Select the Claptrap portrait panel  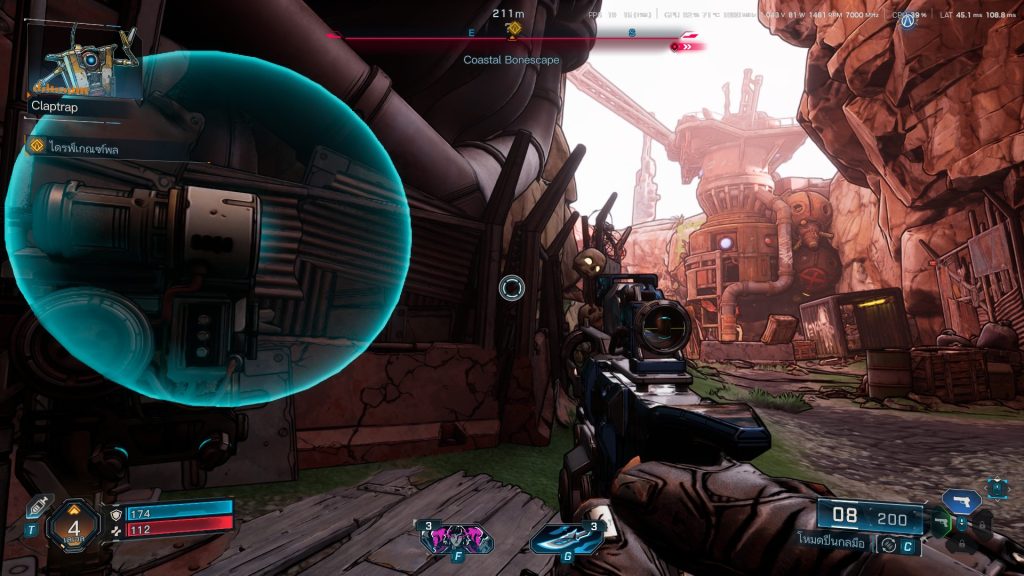click(87, 64)
